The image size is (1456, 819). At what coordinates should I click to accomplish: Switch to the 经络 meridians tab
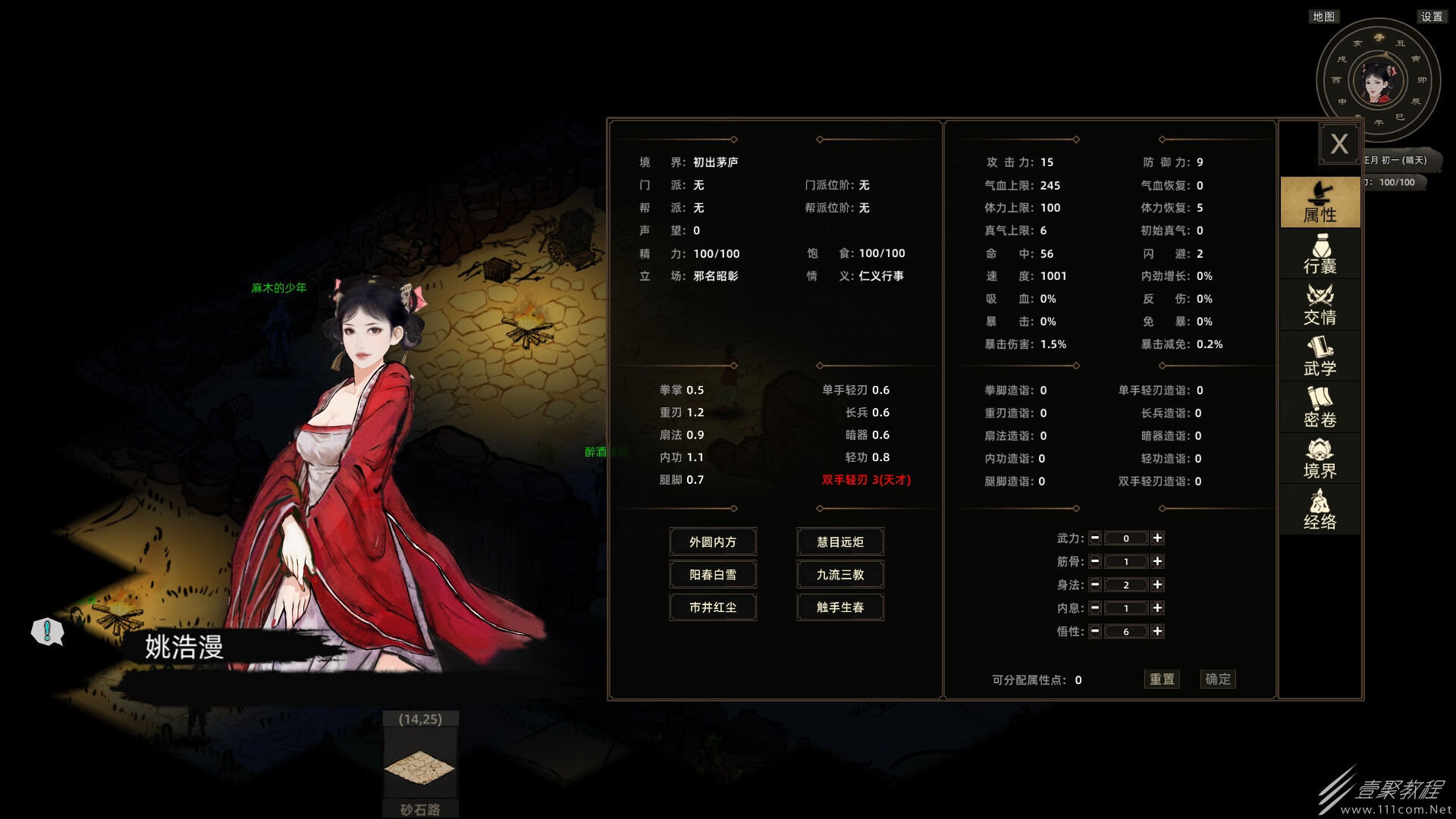[1319, 510]
